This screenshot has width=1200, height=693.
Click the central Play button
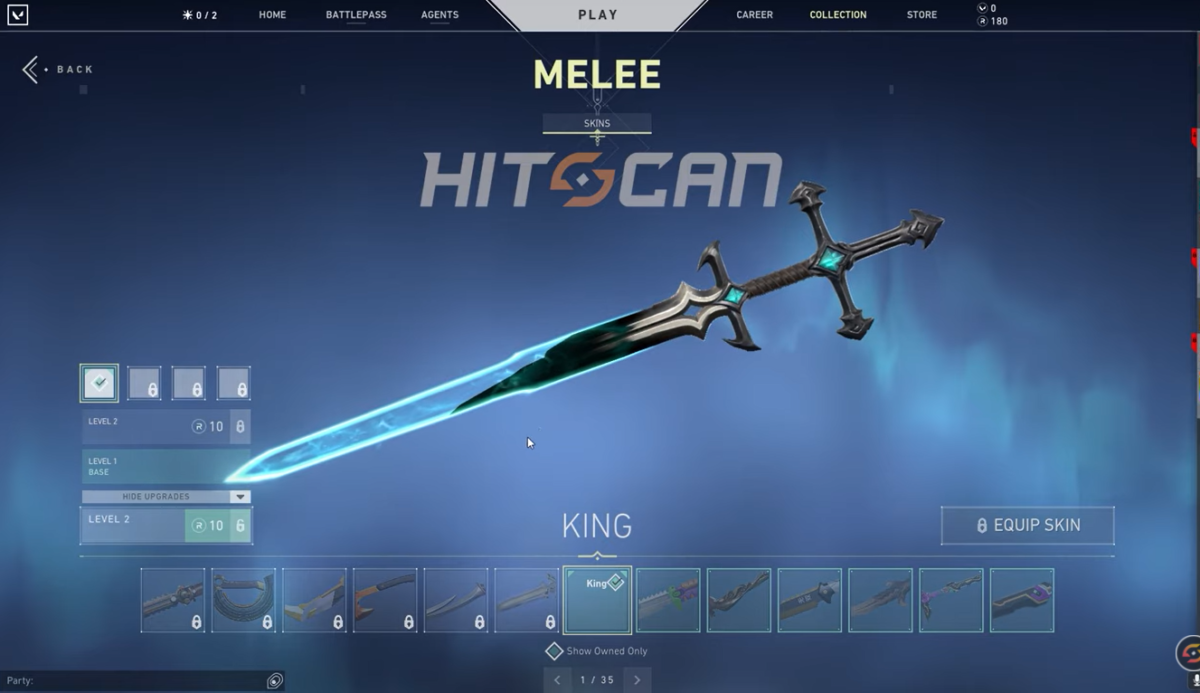tap(598, 15)
